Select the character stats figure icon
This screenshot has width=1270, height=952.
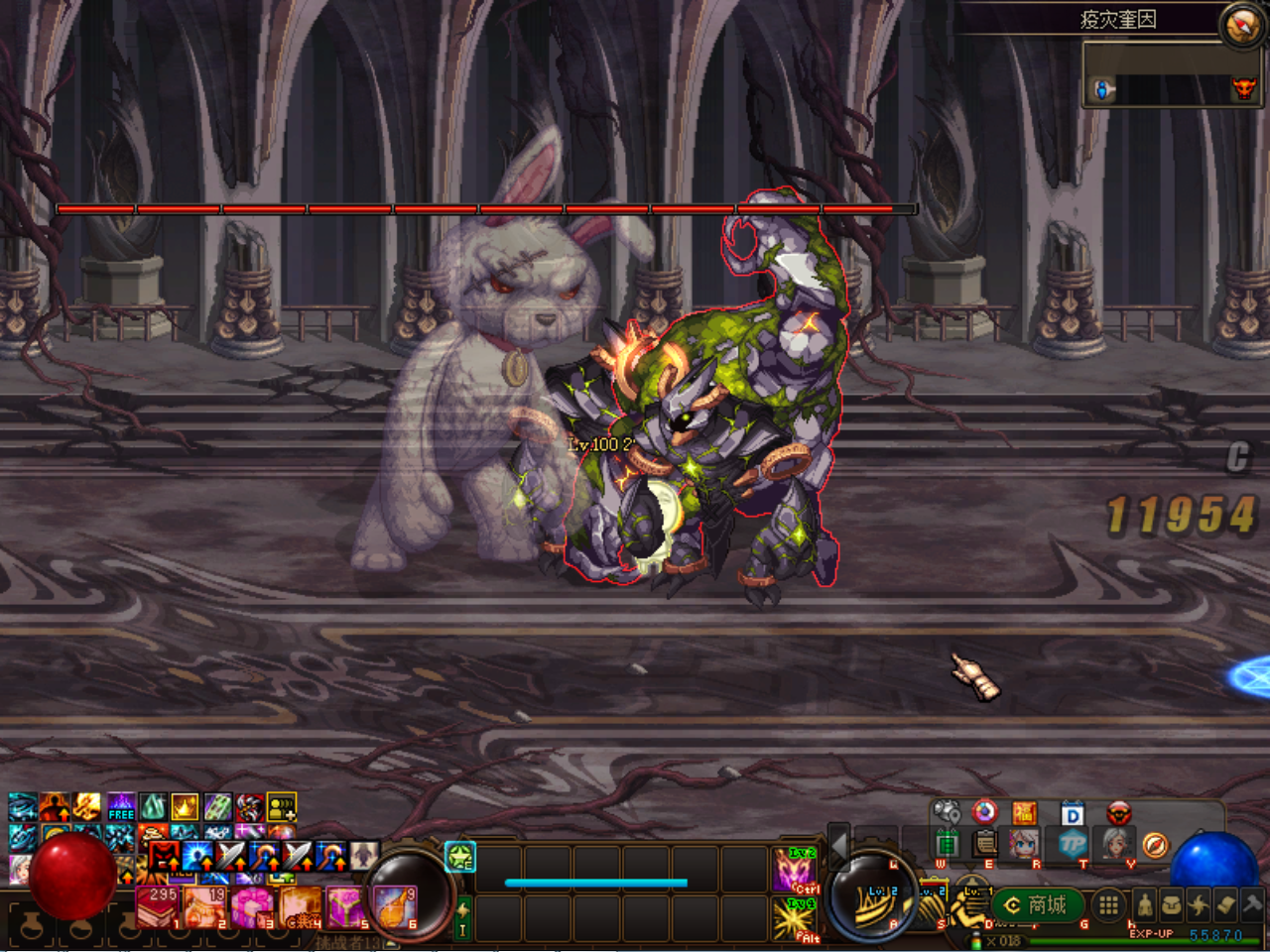click(1144, 904)
